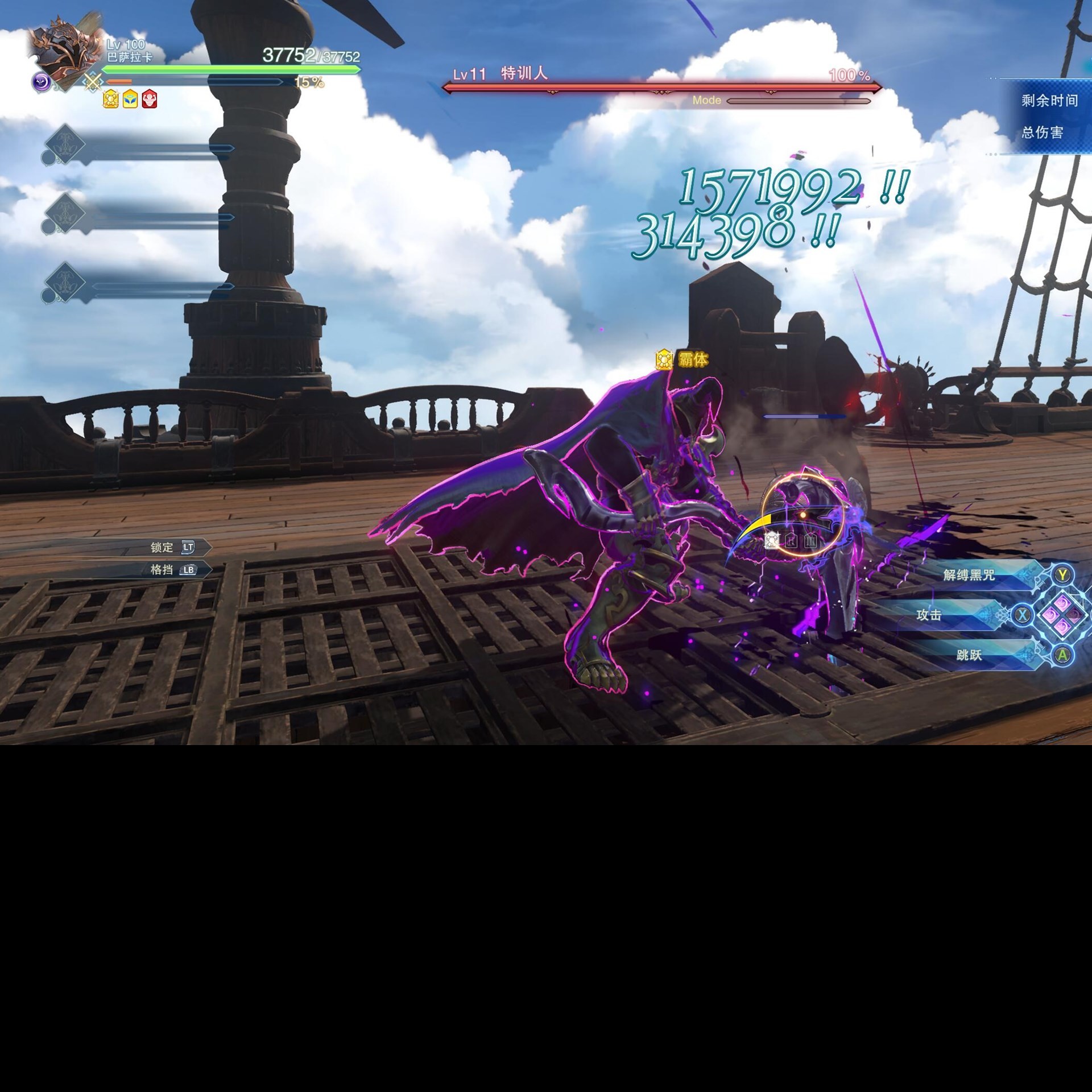Select the gold shield buff icon
This screenshot has width=1092, height=1092.
tap(111, 100)
